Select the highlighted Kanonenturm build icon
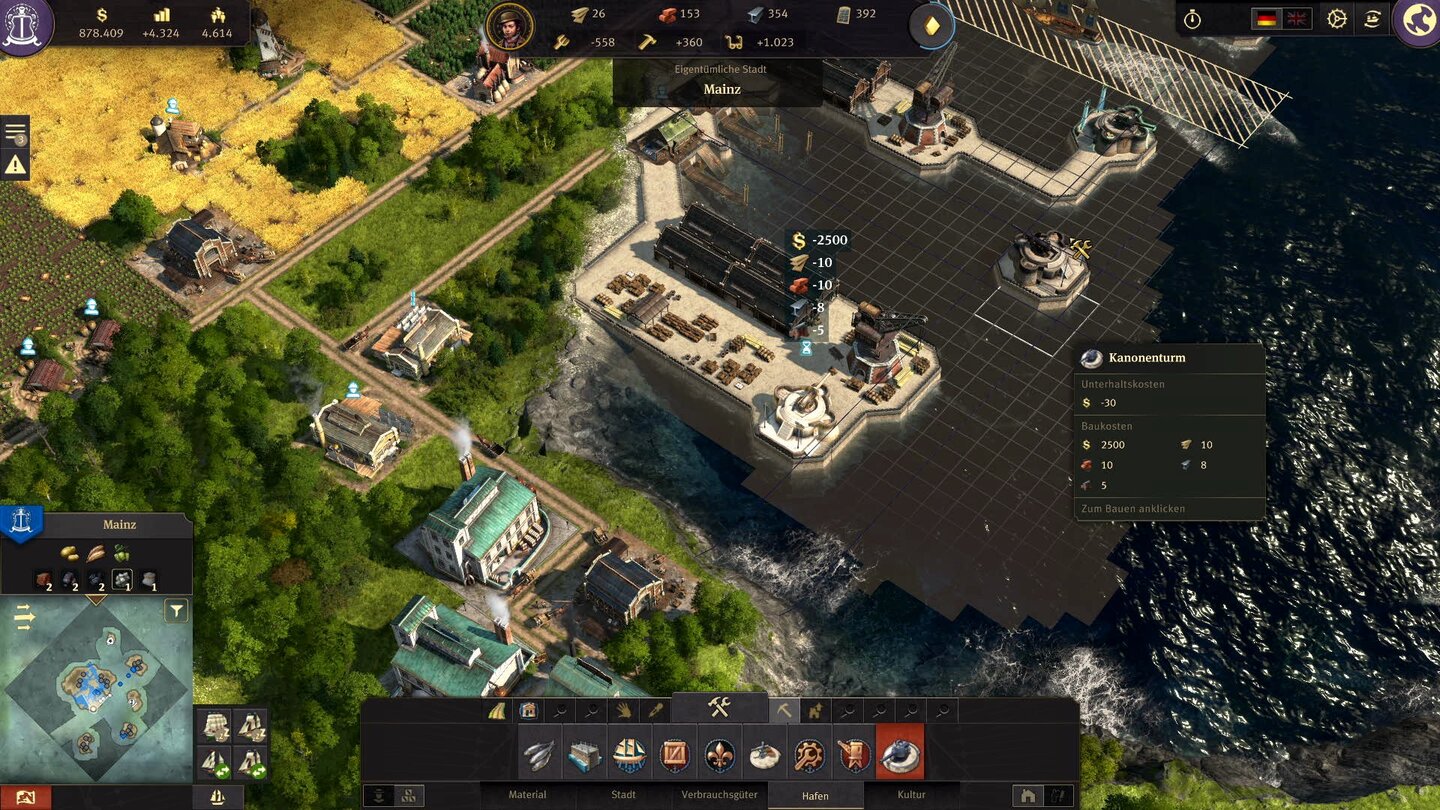Viewport: 1440px width, 810px height. point(901,755)
